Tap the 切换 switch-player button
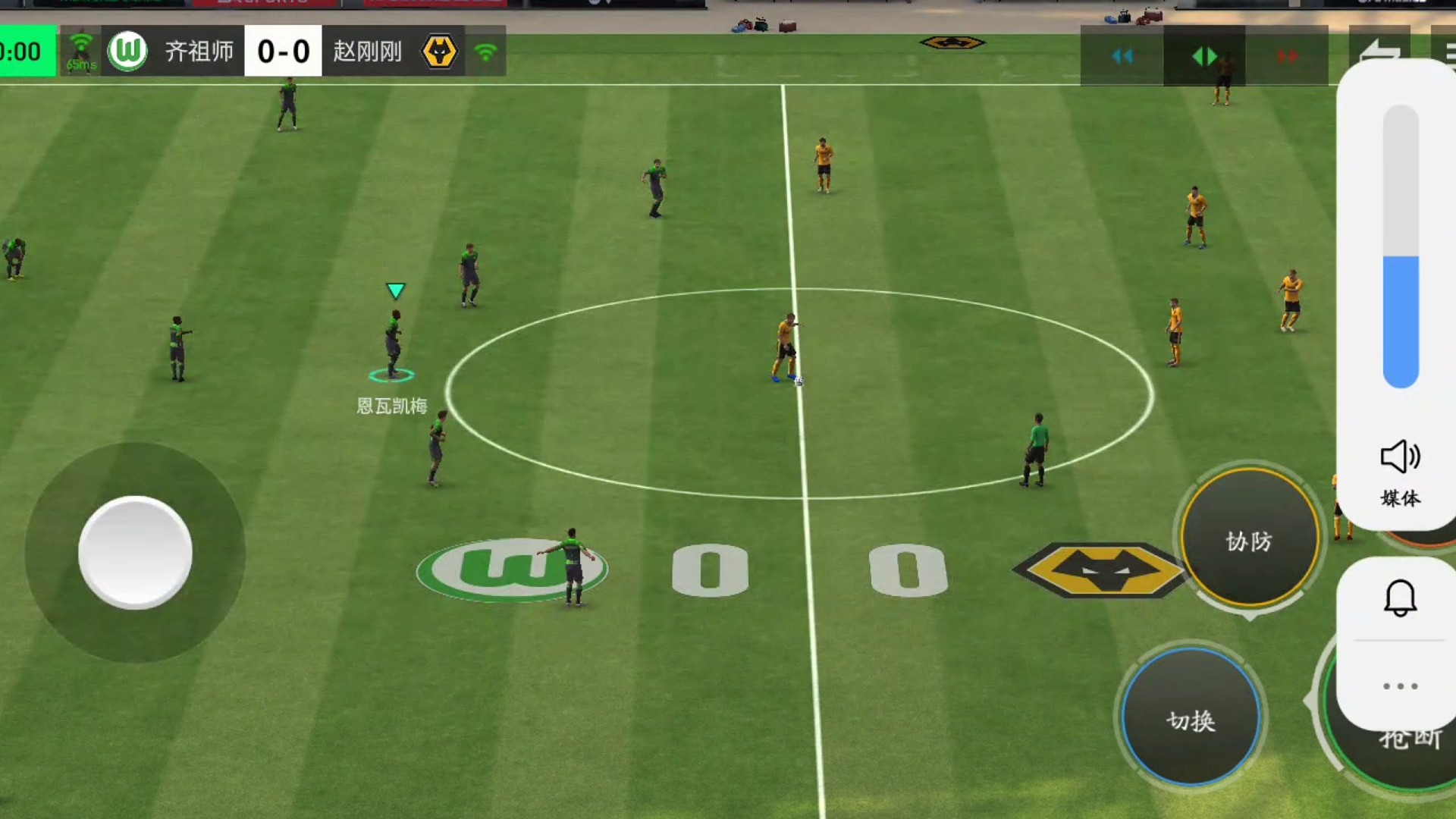 point(1191,717)
